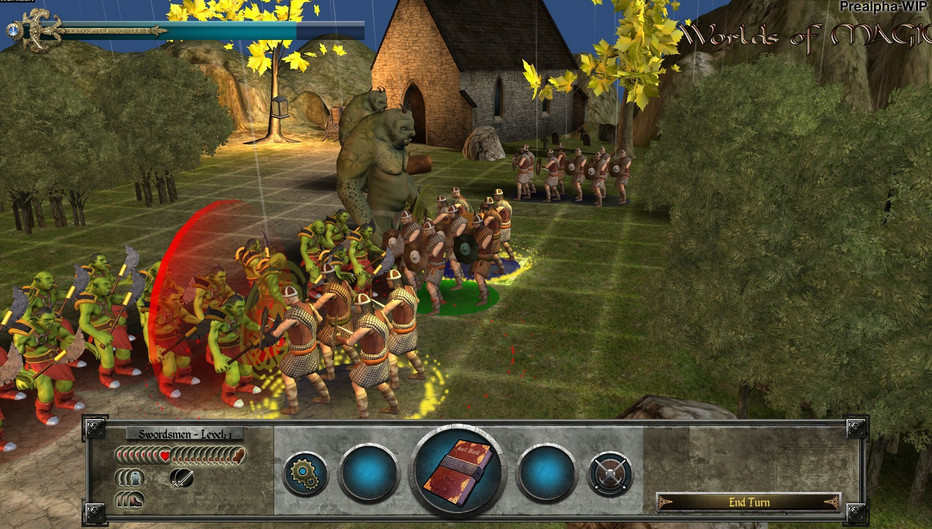
Task: Click the End Turn button
Action: [748, 501]
